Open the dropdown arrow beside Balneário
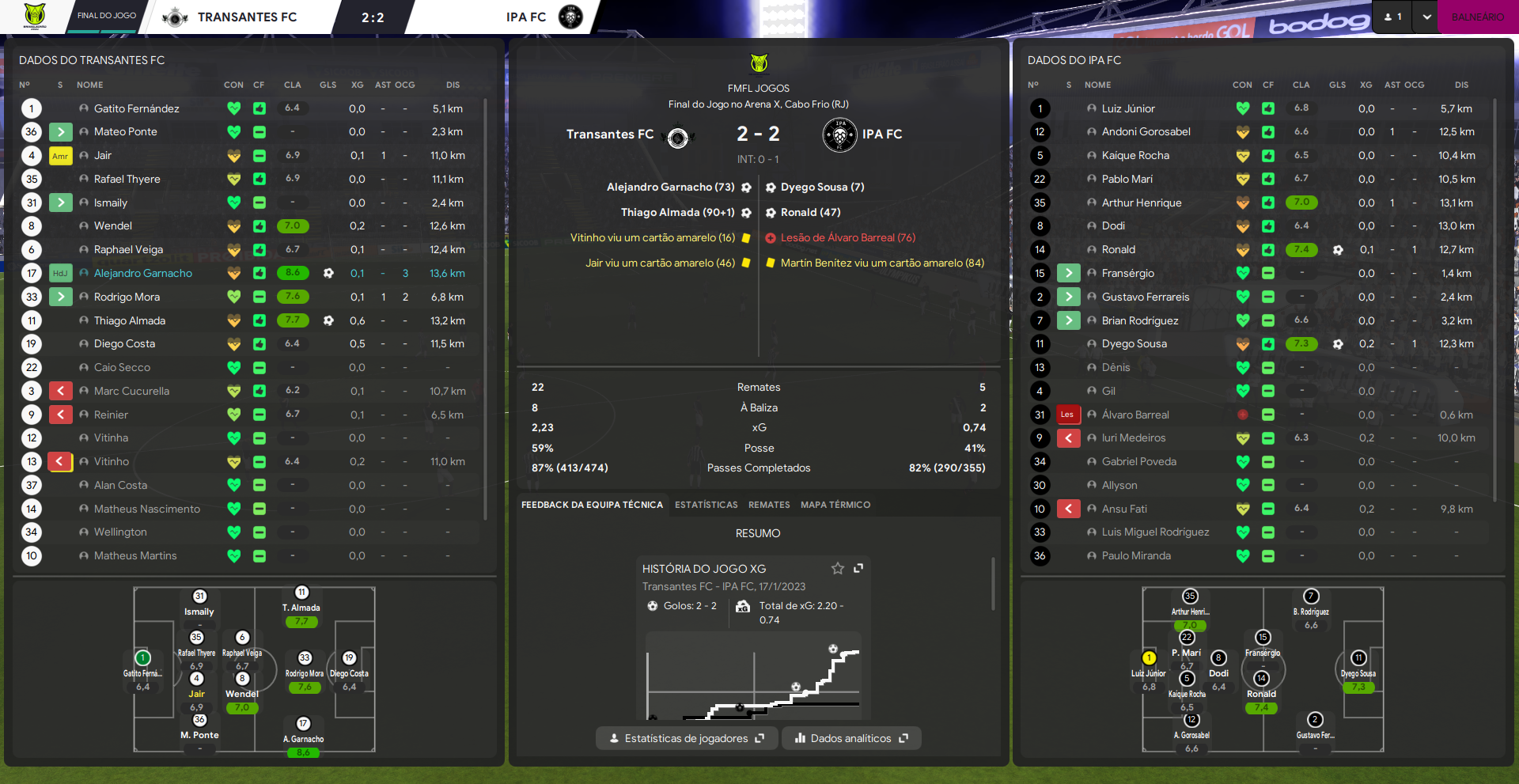Image resolution: width=1519 pixels, height=784 pixels. (x=1426, y=17)
